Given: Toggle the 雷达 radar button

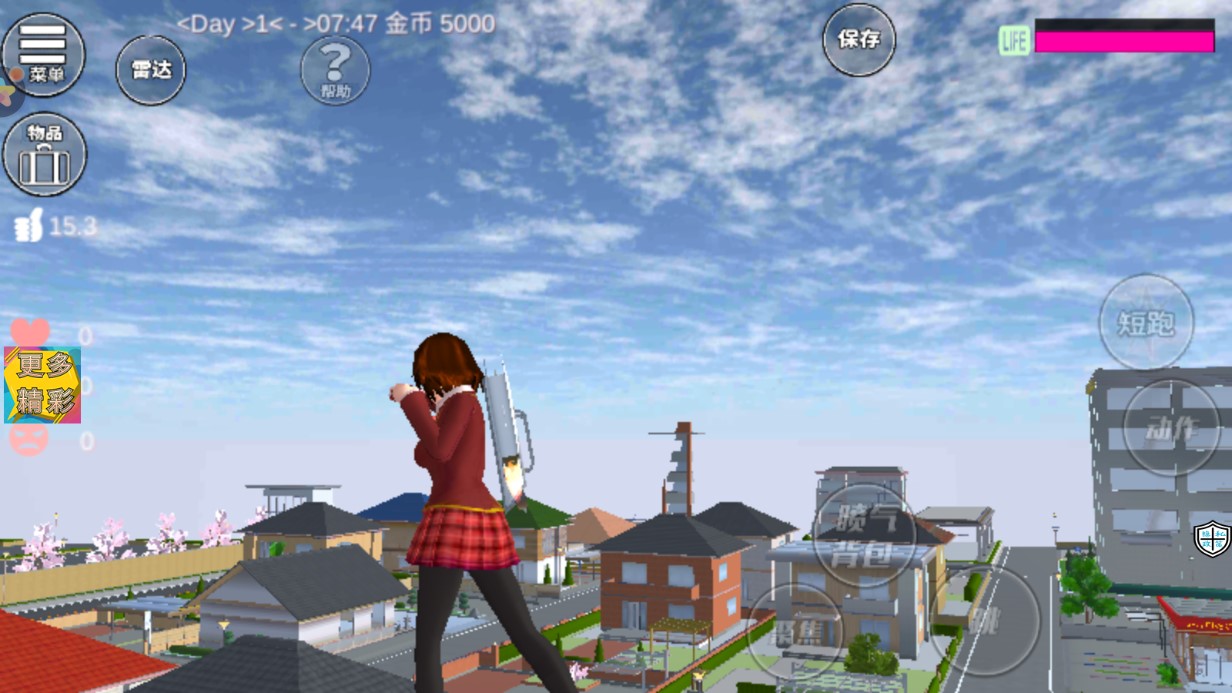Looking at the screenshot, I should 151,69.
